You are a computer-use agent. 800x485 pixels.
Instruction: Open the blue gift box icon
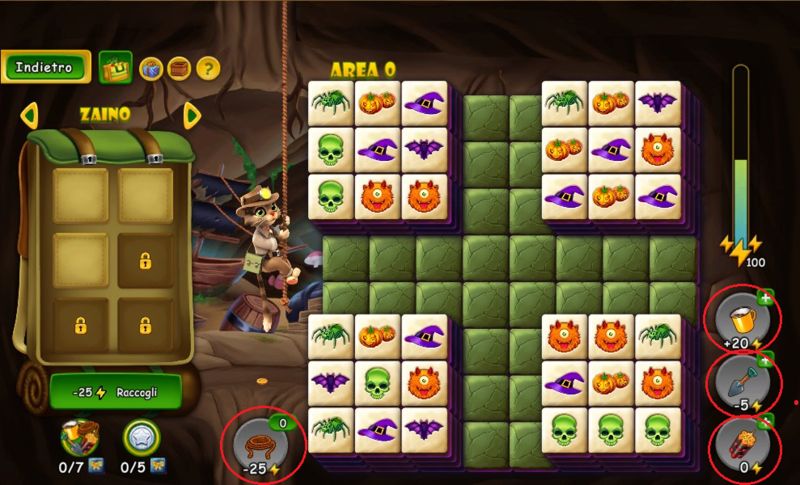151,68
